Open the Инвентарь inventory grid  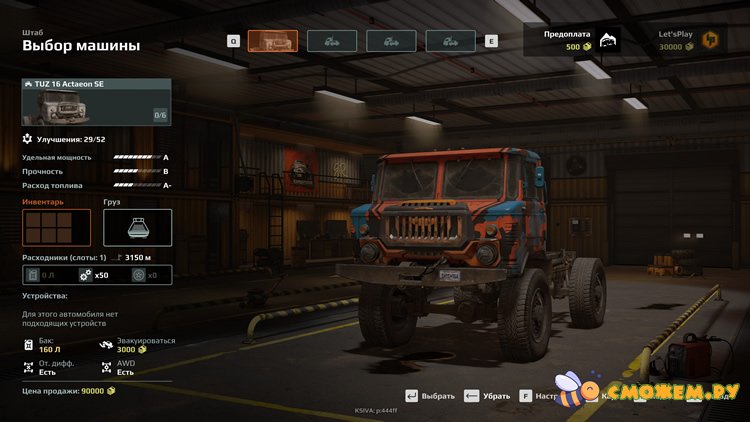point(56,227)
